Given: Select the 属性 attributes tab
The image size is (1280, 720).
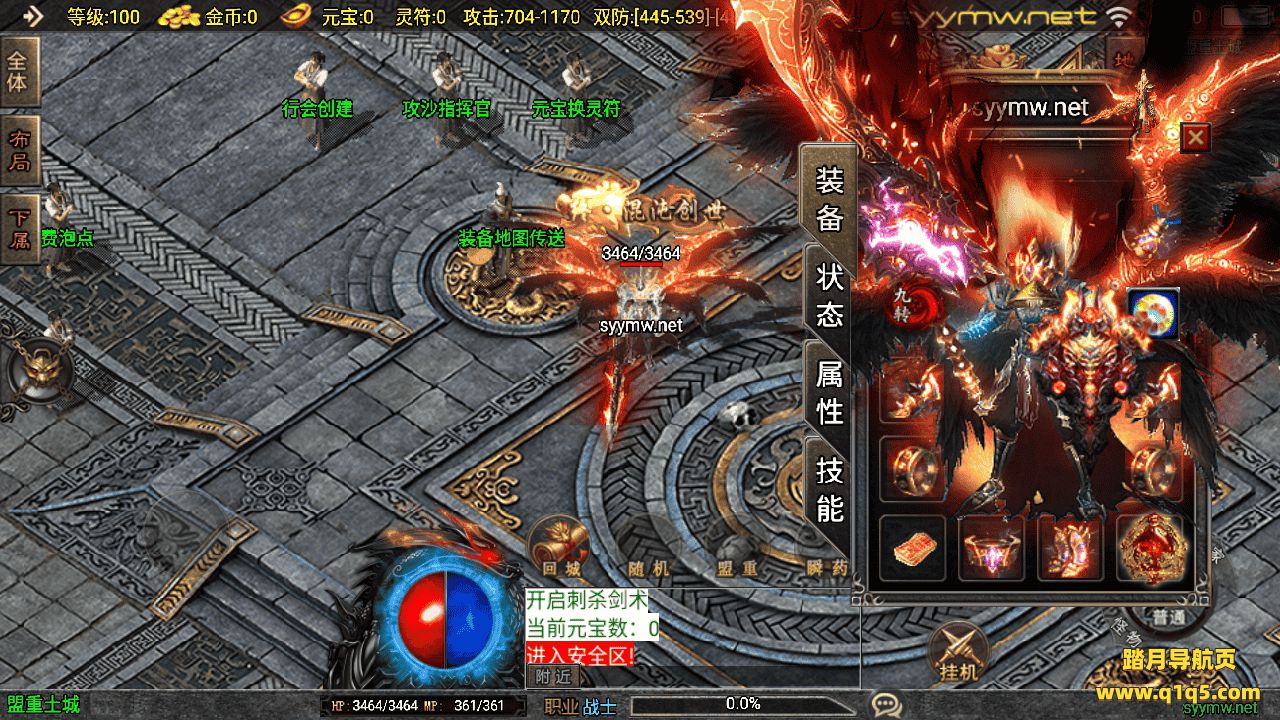Looking at the screenshot, I should point(829,391).
